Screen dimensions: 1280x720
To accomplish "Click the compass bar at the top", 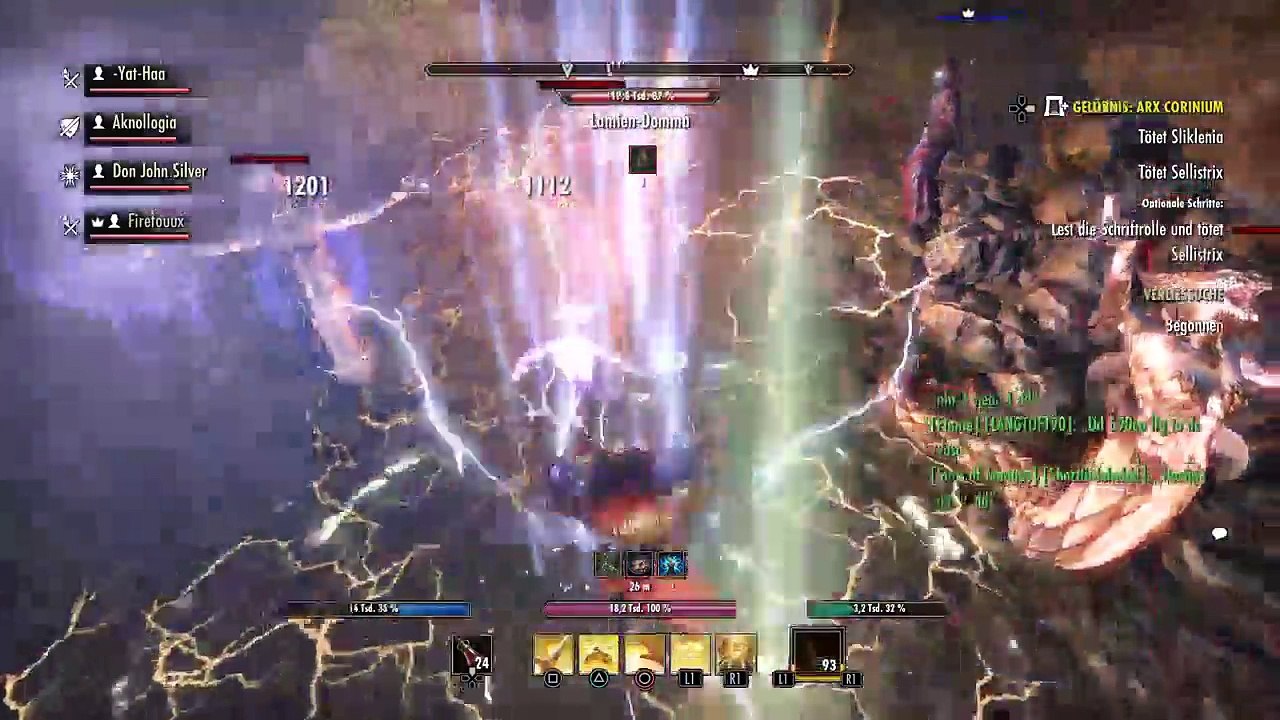I will pos(638,70).
